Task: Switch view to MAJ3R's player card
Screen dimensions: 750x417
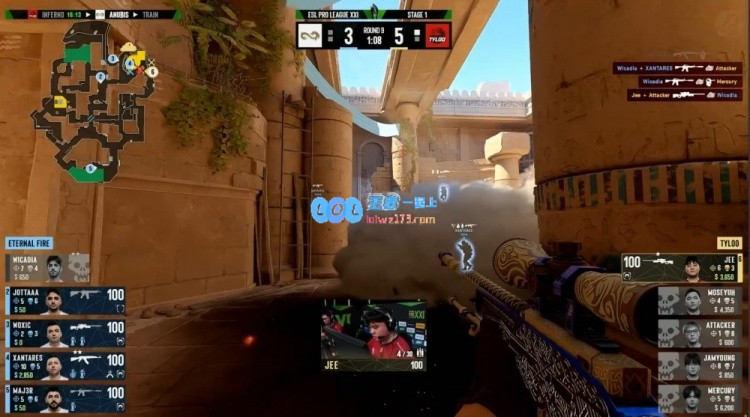Action: (65, 398)
